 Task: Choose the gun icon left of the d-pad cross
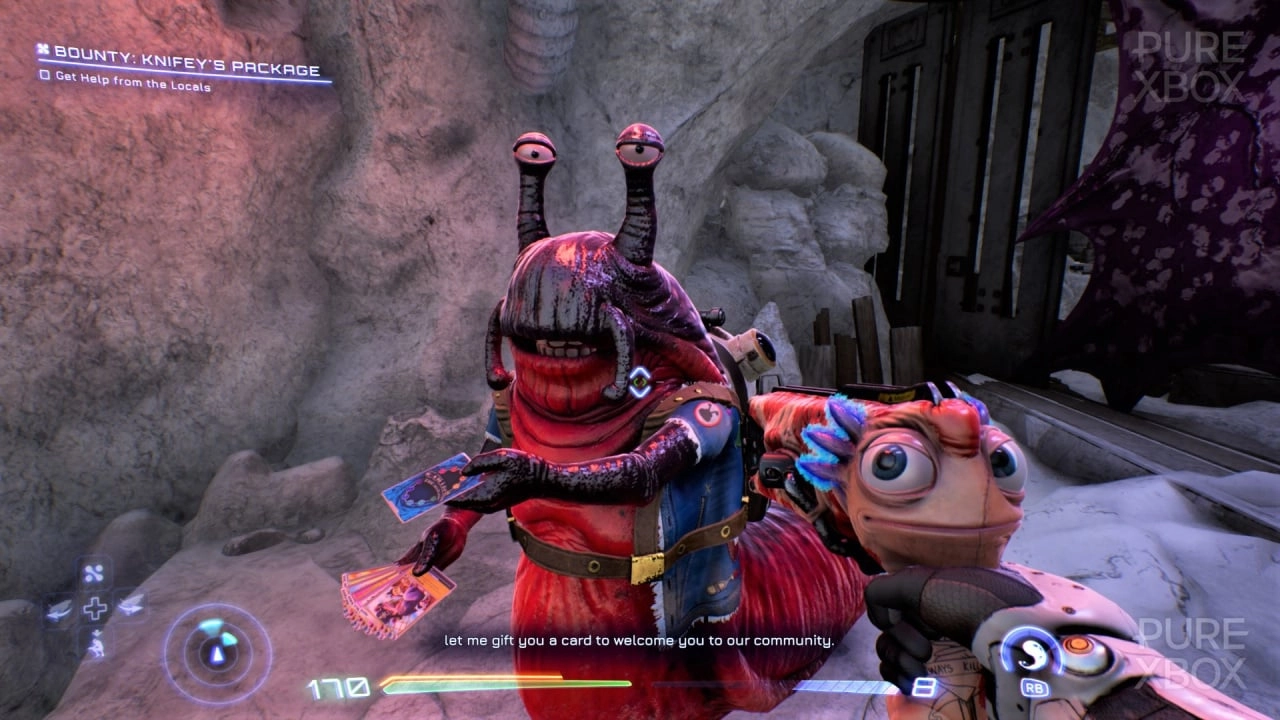61,607
